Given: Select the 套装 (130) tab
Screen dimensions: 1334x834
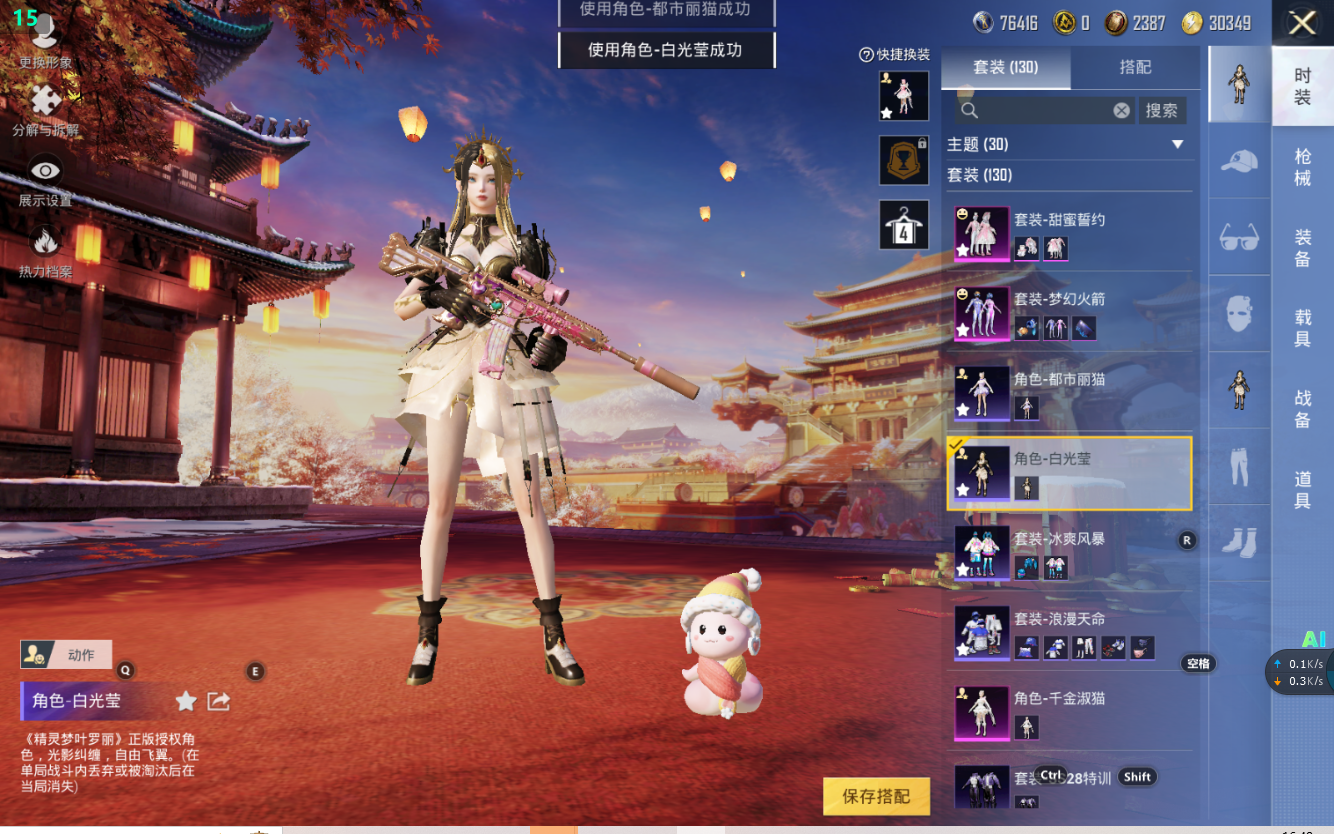Looking at the screenshot, I should click(1006, 67).
